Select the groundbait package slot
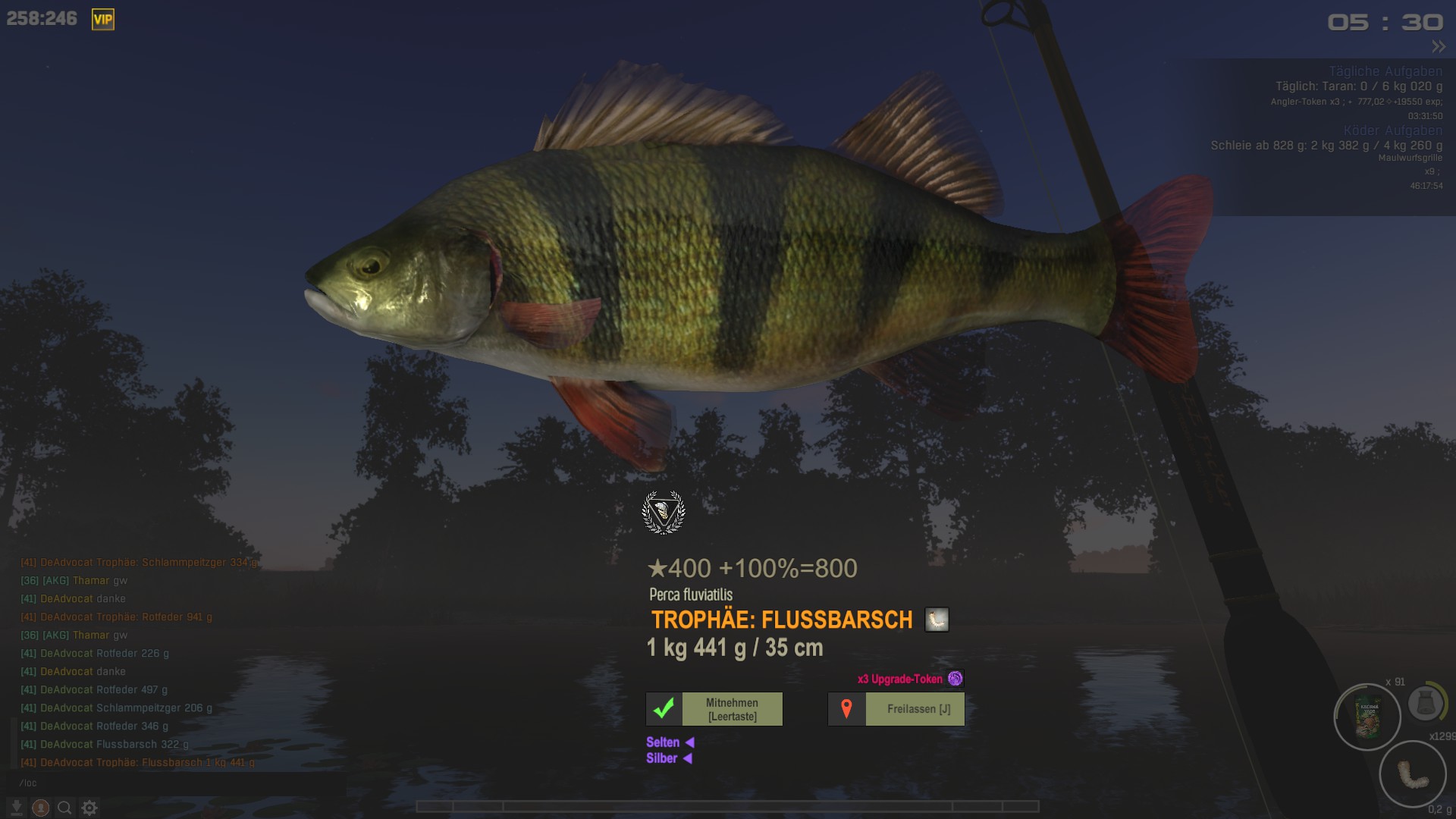 (1367, 717)
